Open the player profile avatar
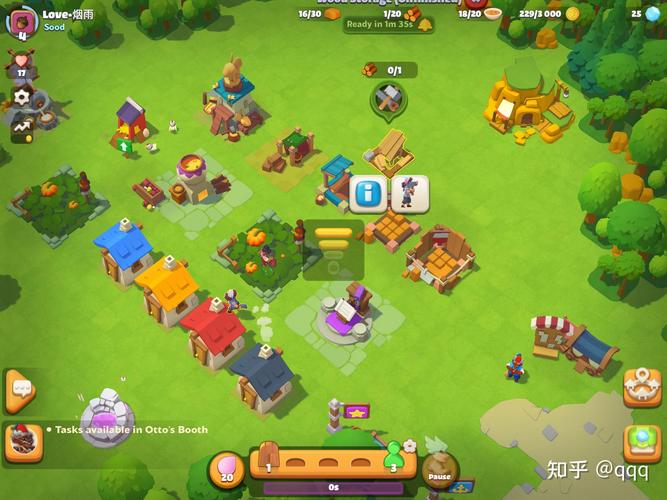Viewport: 667px width, 500px height. [x=19, y=18]
